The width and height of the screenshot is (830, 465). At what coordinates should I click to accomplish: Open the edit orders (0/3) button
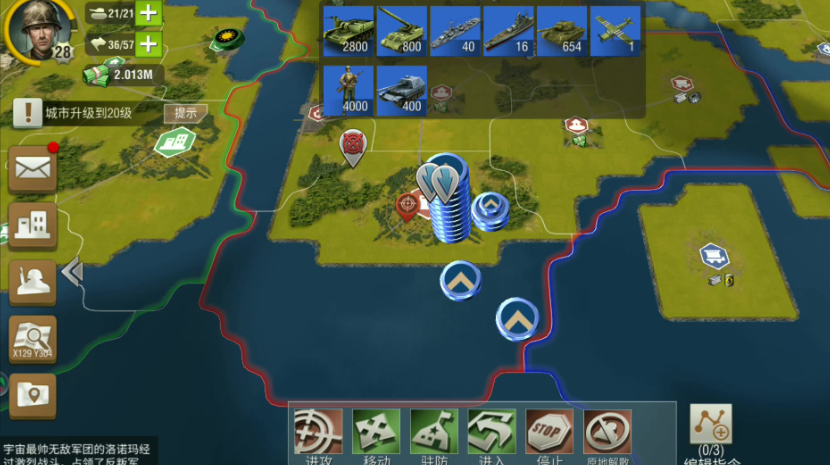[x=711, y=430]
